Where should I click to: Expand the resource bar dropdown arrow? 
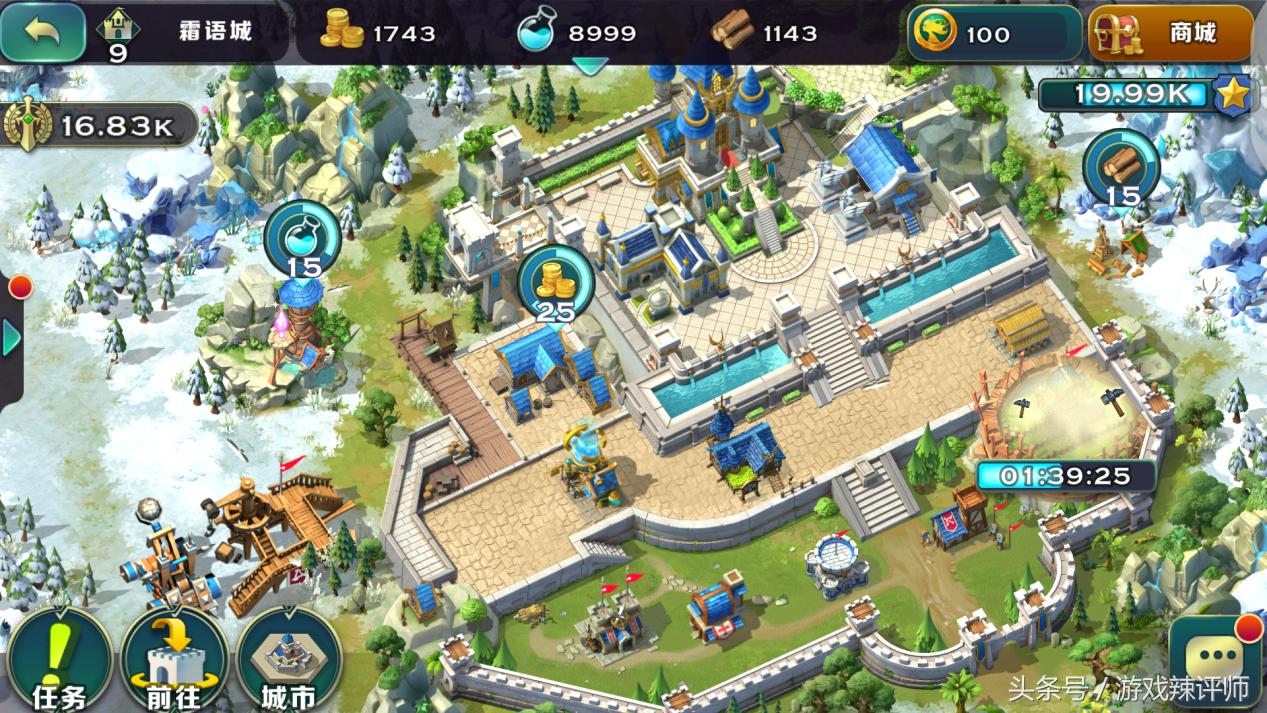click(x=589, y=66)
